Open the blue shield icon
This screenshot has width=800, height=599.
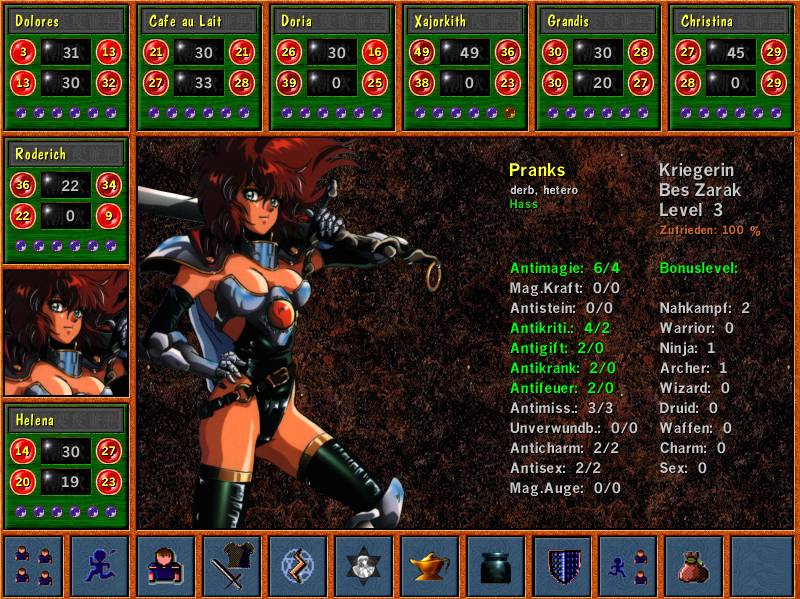point(562,566)
